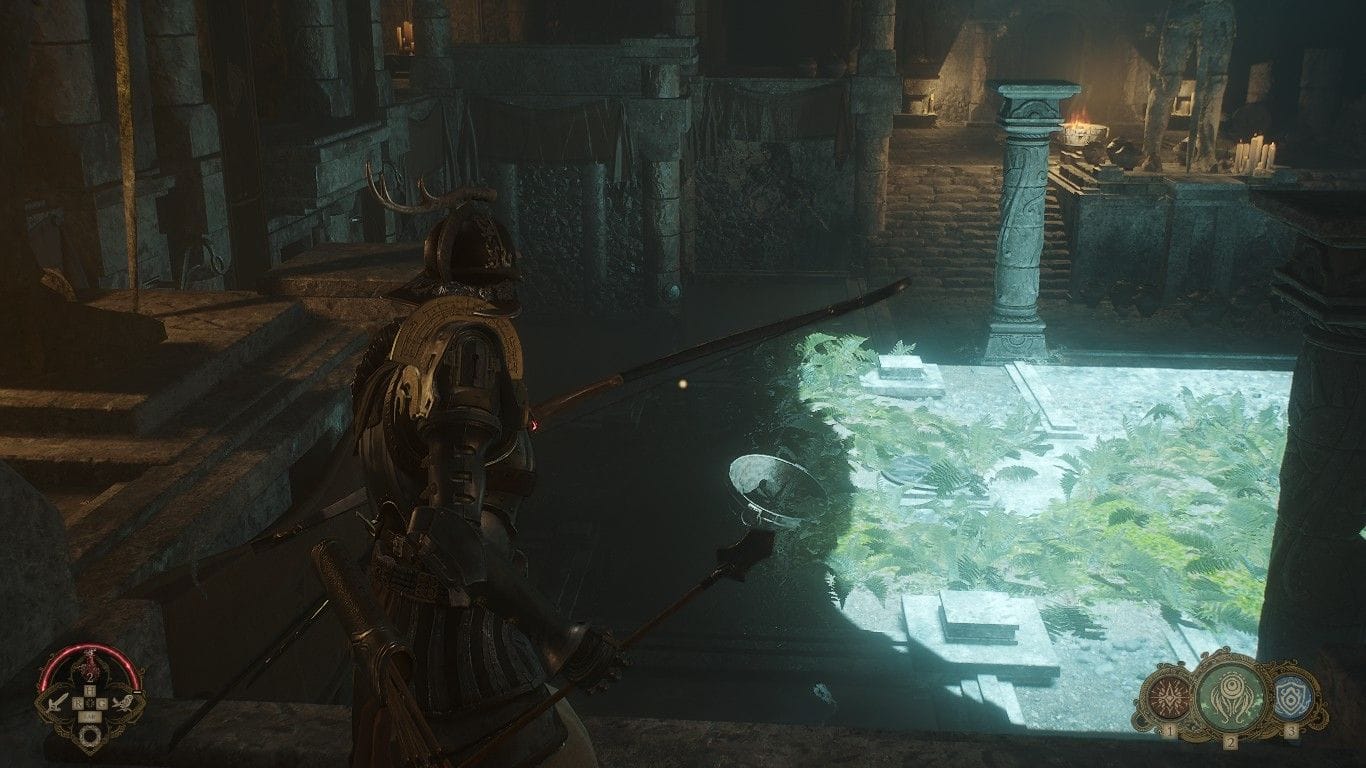Click the Alt keybind label on the HUD
Screen dimensions: 1366x768
[x=90, y=716]
